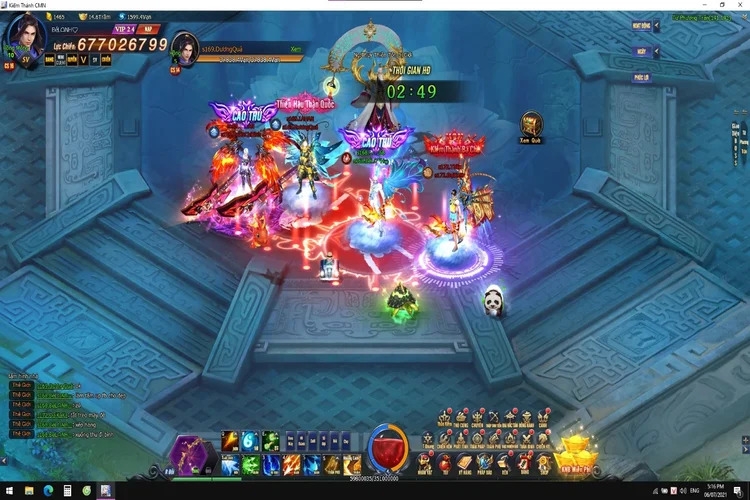Image resolution: width=750 pixels, height=500 pixels.
Task: Open the player character portrait
Action: point(24,34)
